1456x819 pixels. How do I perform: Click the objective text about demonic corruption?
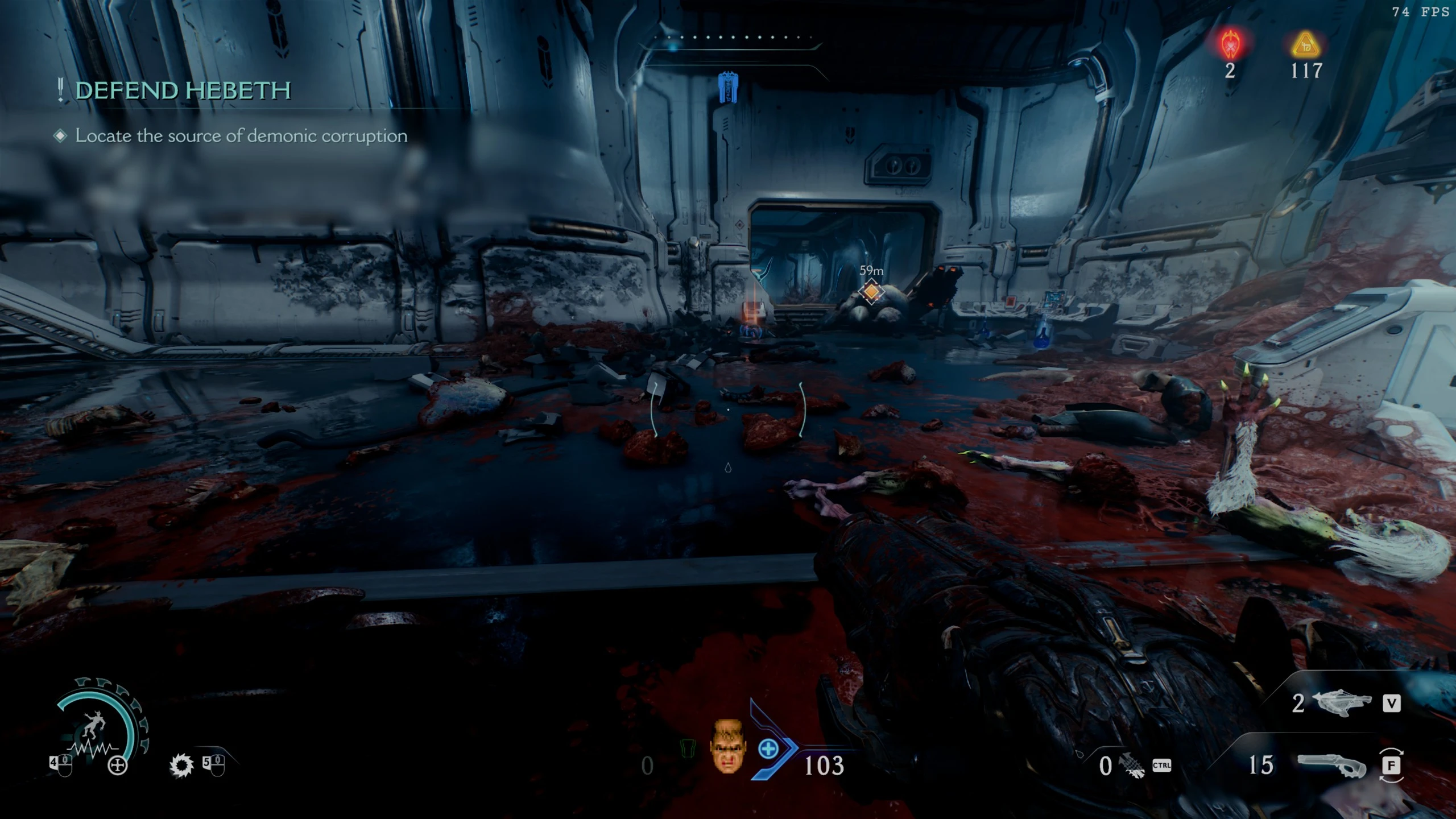coord(241,136)
